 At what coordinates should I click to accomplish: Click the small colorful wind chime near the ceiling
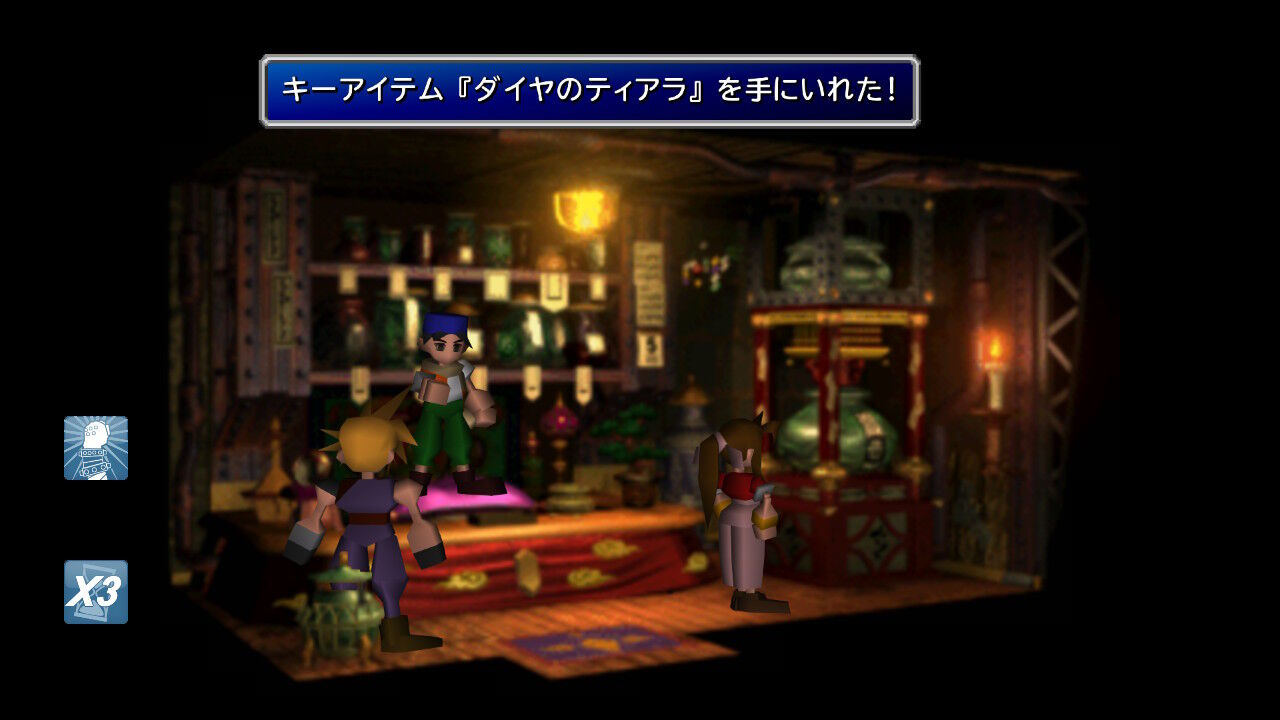click(703, 270)
